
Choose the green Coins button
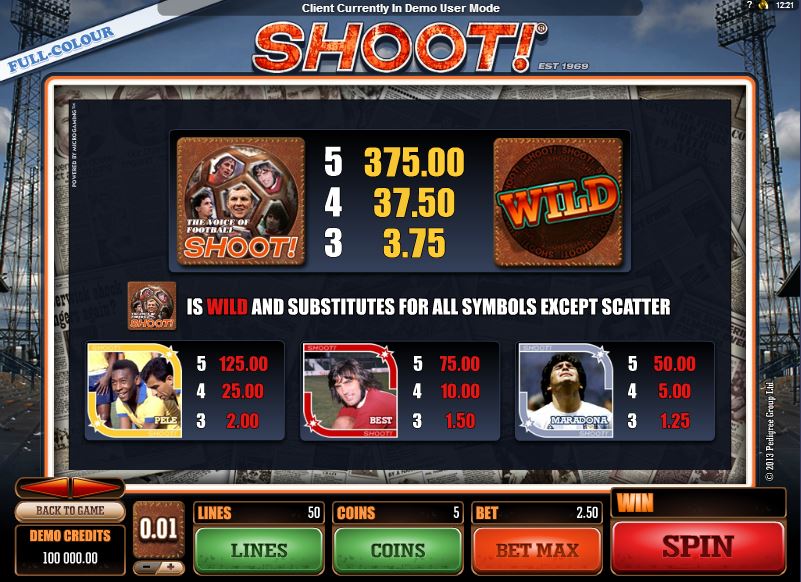(x=397, y=549)
